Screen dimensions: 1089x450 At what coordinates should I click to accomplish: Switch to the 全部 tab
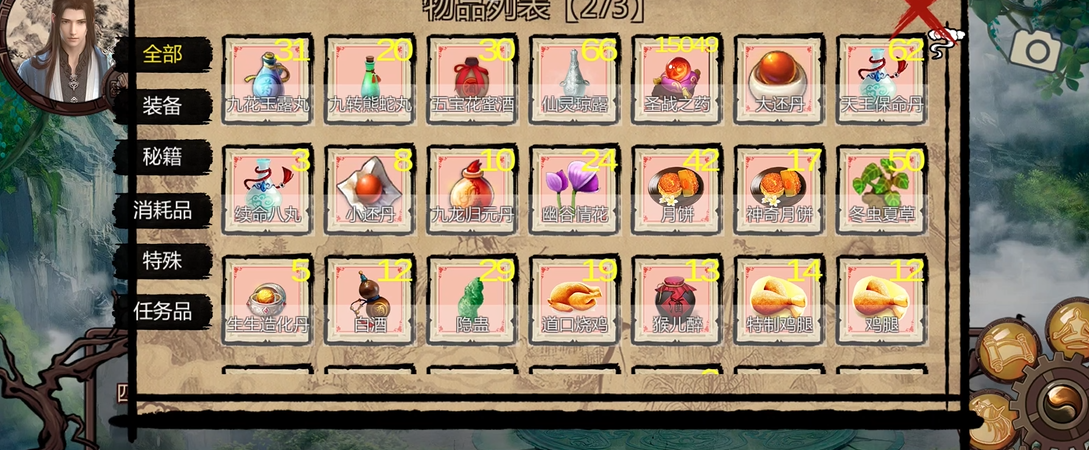click(162, 53)
